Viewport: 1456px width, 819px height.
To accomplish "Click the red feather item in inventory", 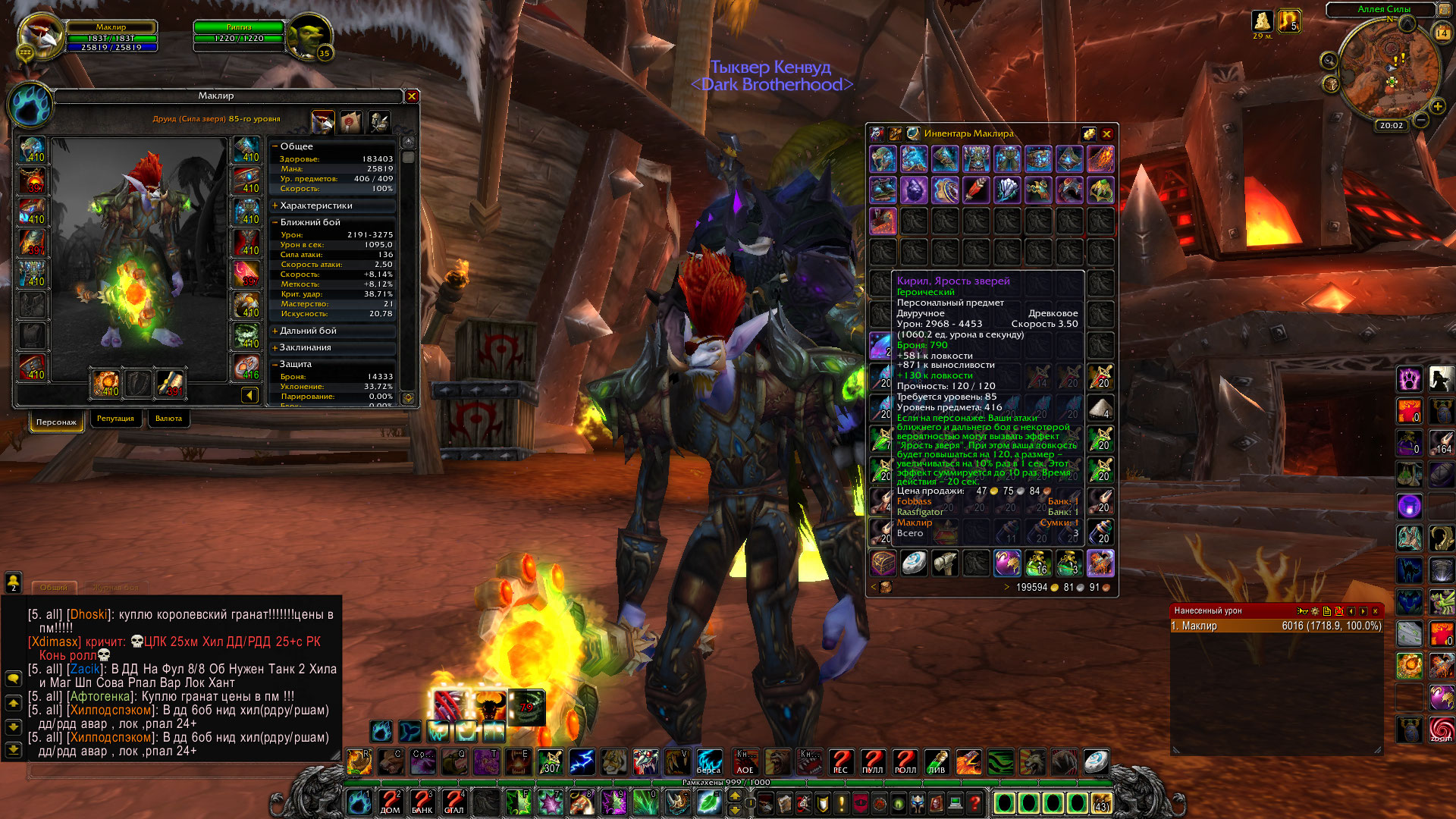I will [x=976, y=190].
